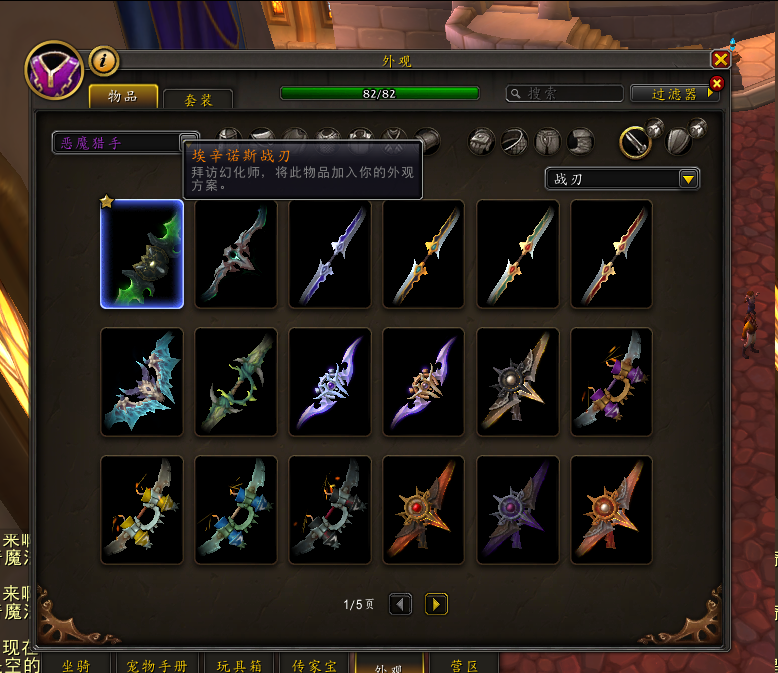Close the 外观 appearance window
The height and width of the screenshot is (673, 778).
tap(720, 60)
